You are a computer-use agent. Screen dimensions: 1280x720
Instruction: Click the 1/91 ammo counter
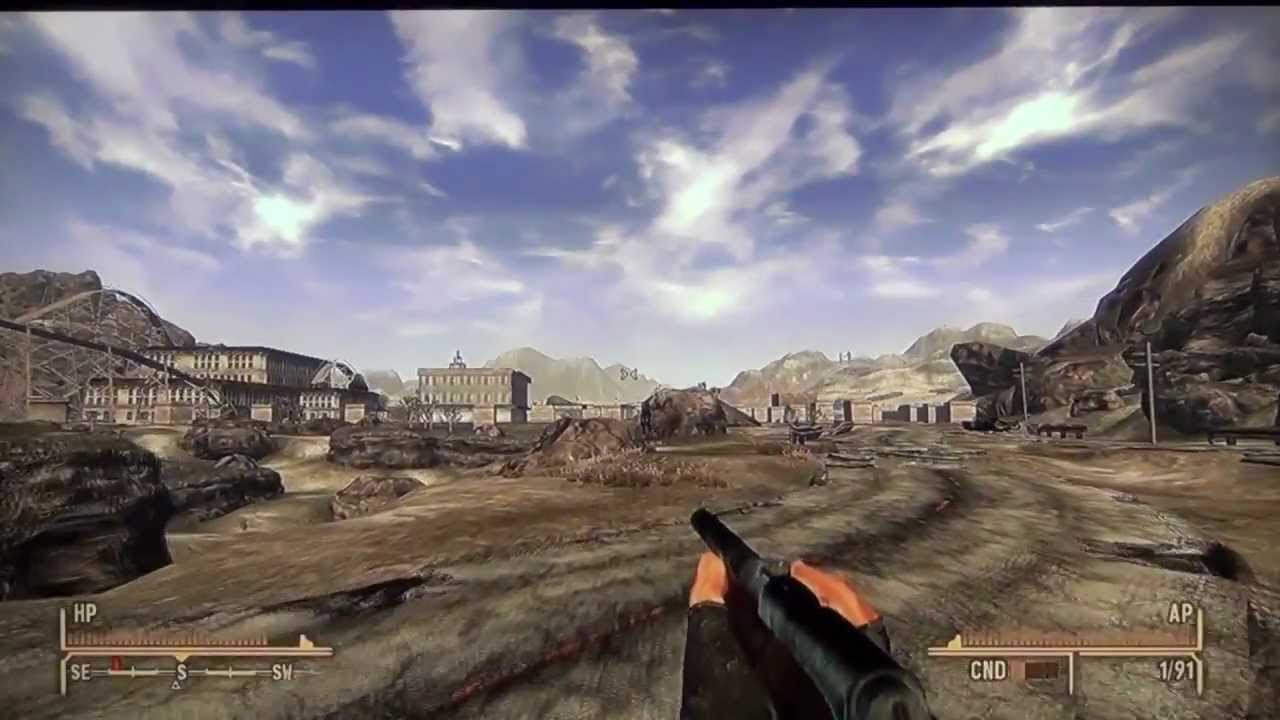click(1176, 668)
